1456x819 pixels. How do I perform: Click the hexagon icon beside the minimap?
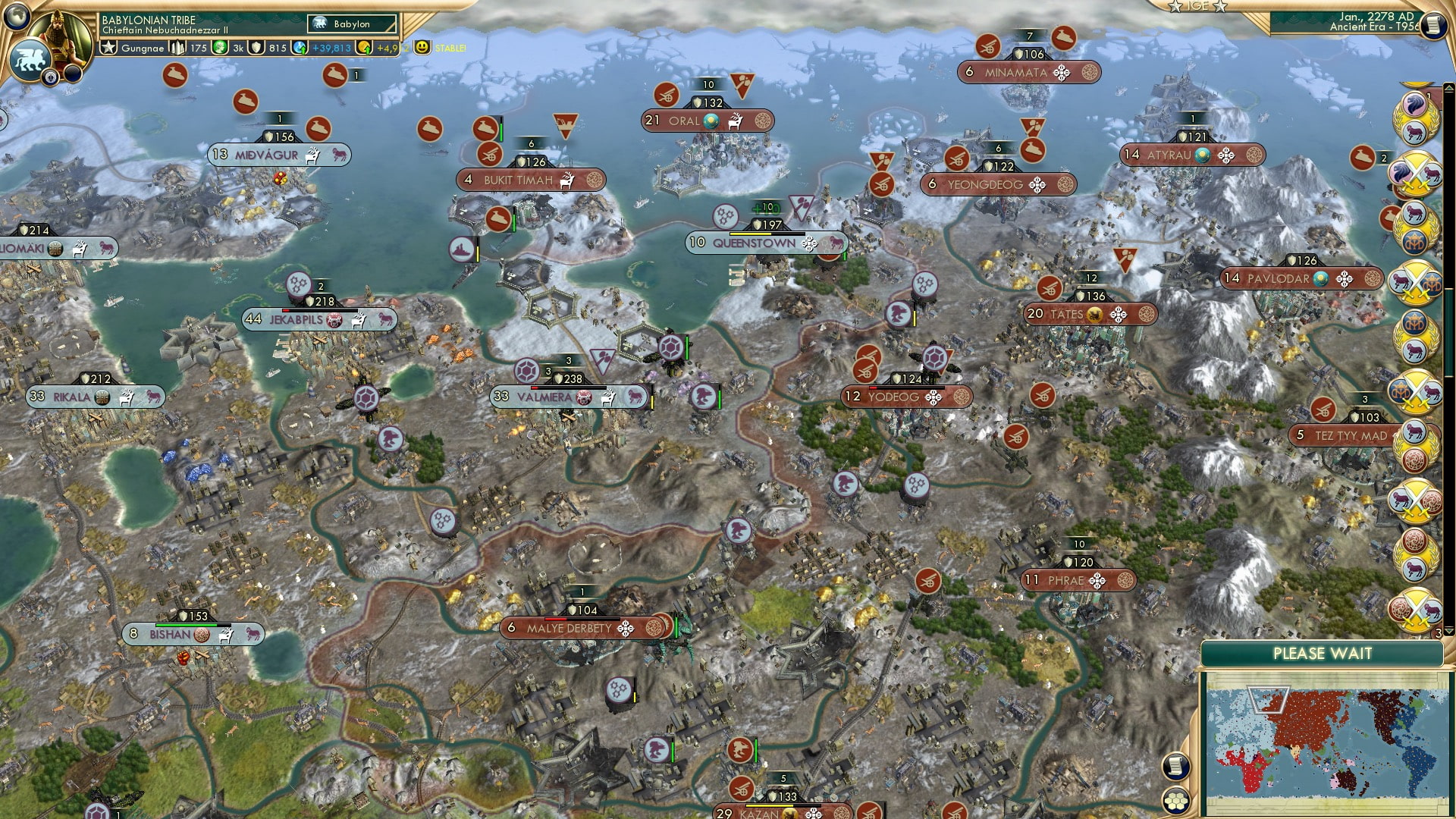click(x=1176, y=801)
